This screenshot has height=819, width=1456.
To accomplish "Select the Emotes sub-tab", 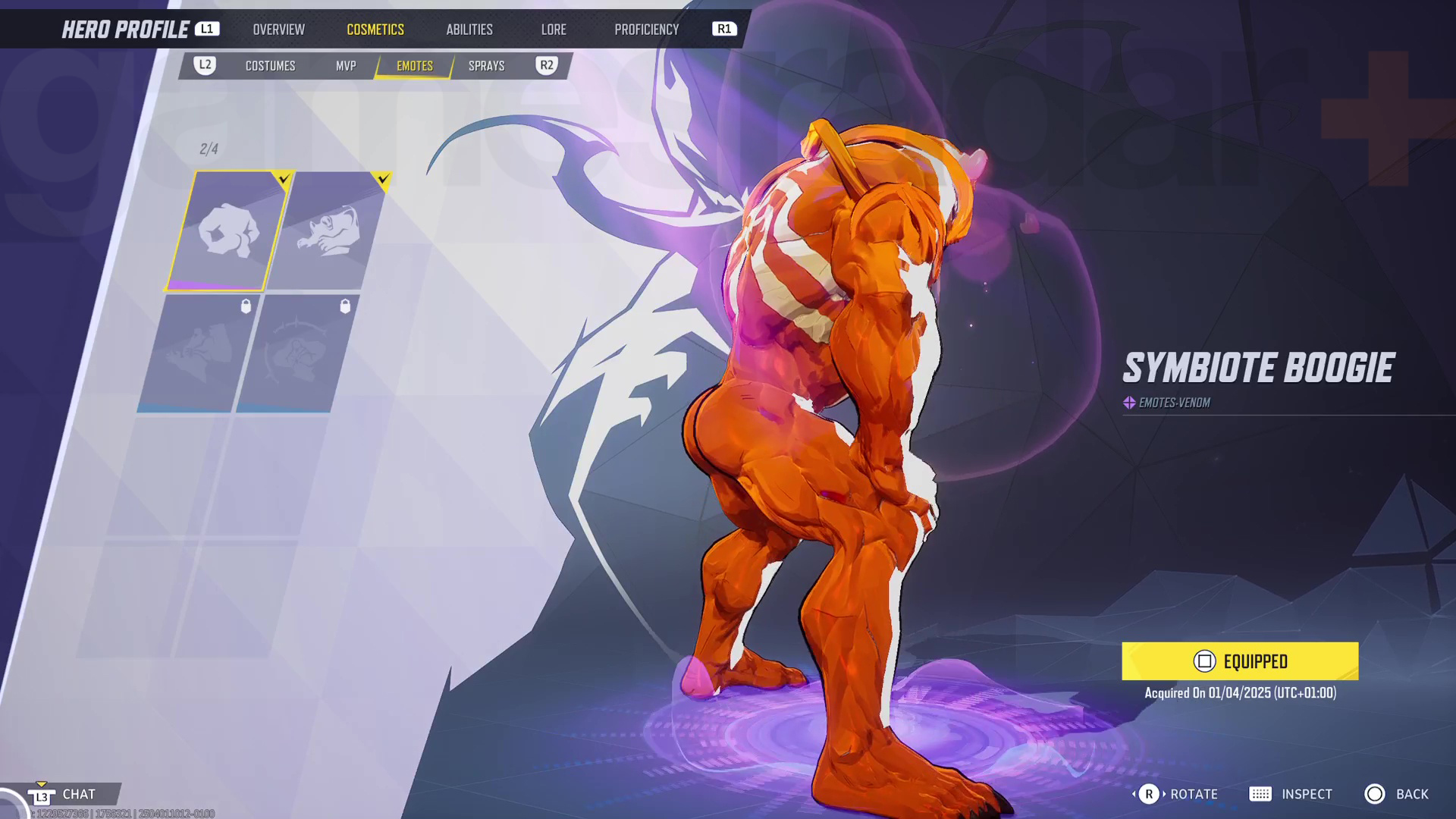I will 415,66.
